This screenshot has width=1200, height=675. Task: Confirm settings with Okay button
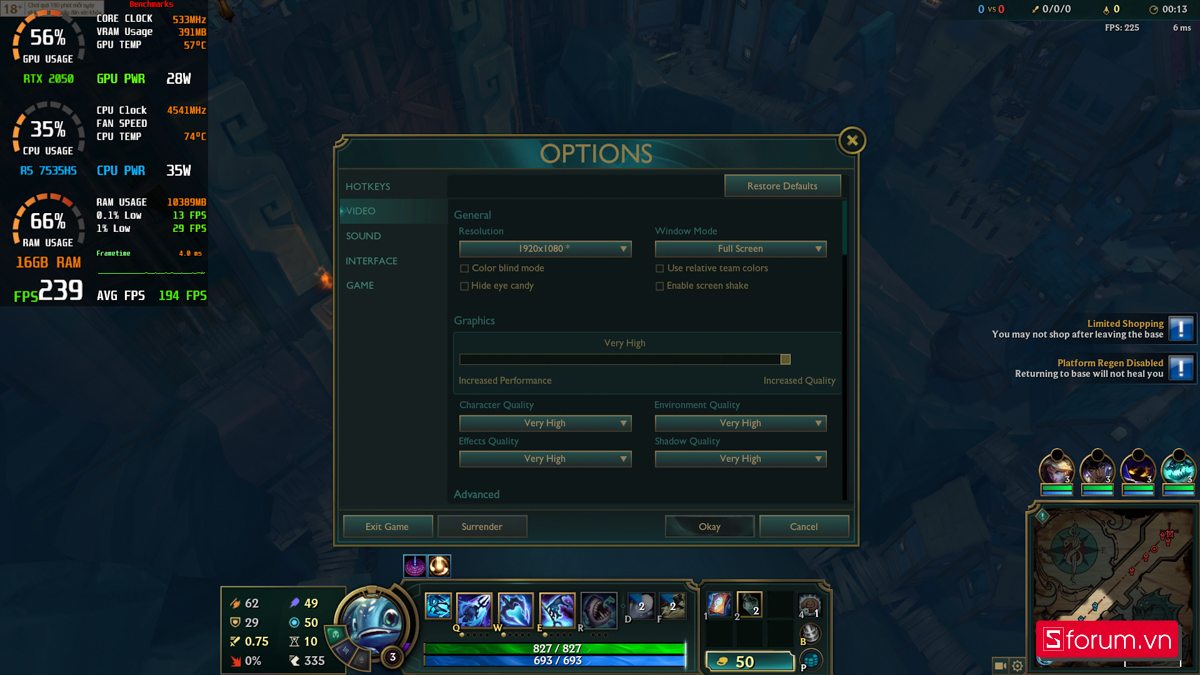(709, 527)
